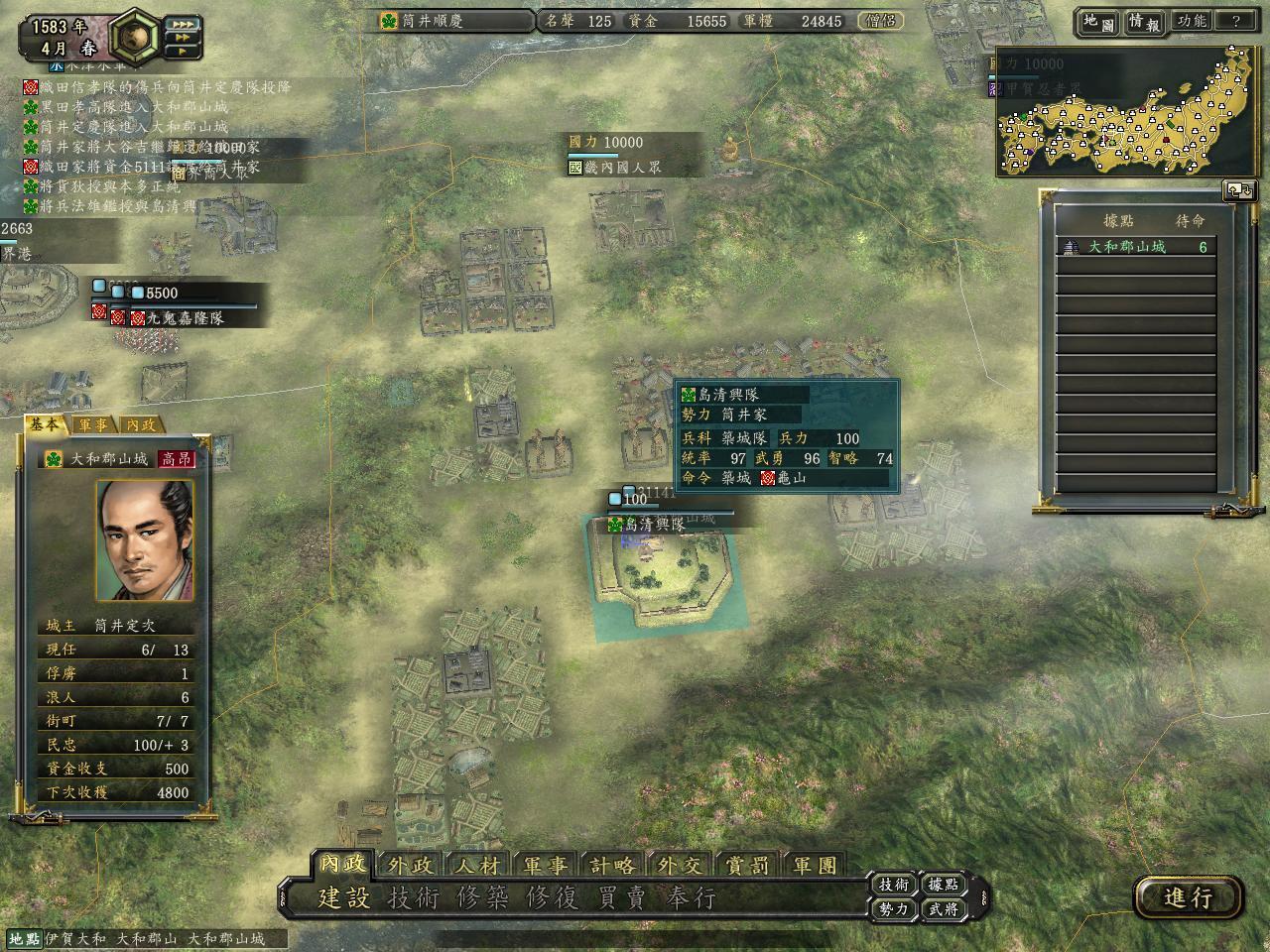The image size is (1270, 952).
Task: Open the 軍團 command tab
Action: point(815,866)
